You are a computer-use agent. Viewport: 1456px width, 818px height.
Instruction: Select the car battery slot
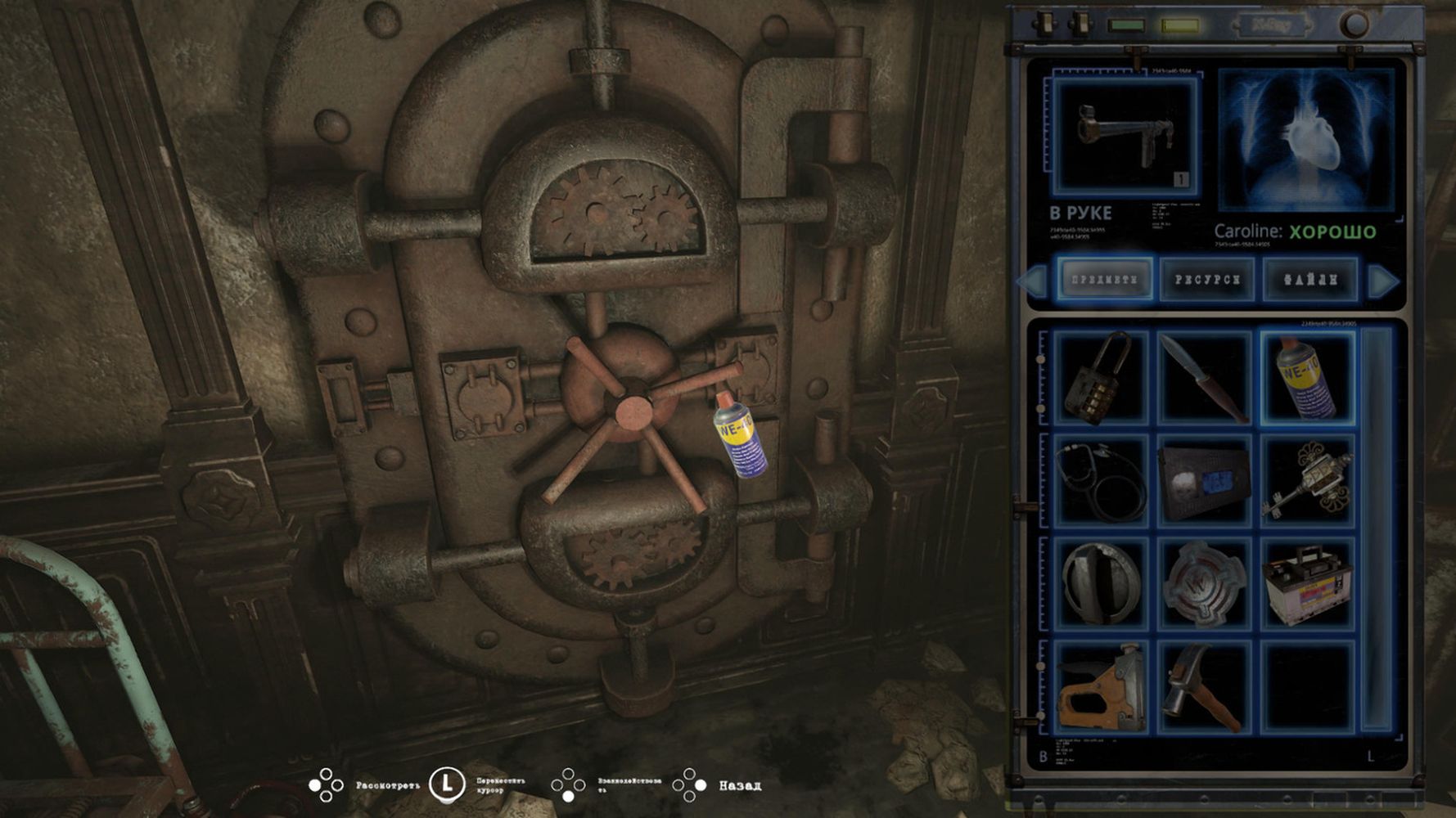pos(1307,583)
